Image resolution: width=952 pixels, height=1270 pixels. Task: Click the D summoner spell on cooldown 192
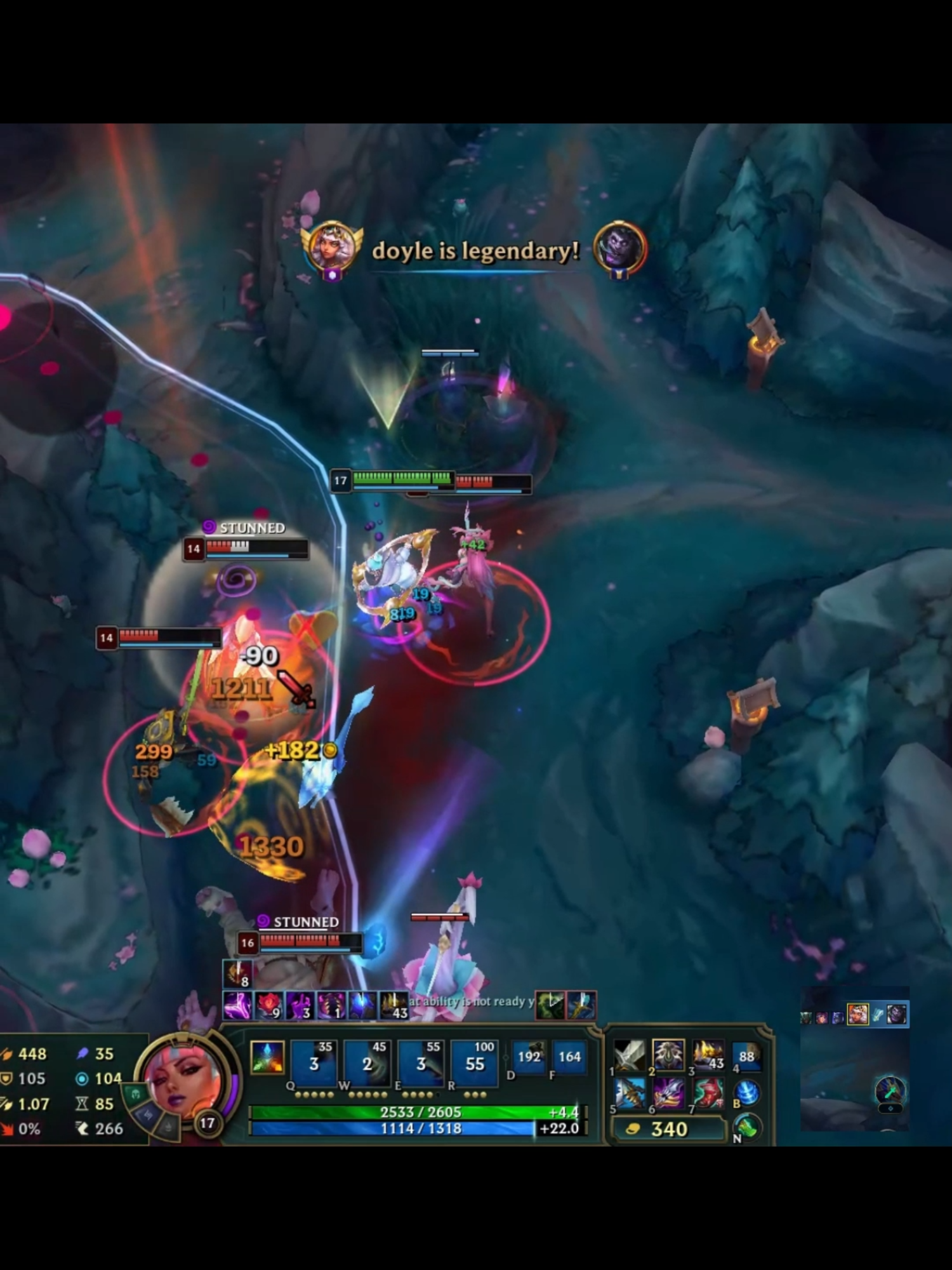pyautogui.click(x=529, y=1059)
